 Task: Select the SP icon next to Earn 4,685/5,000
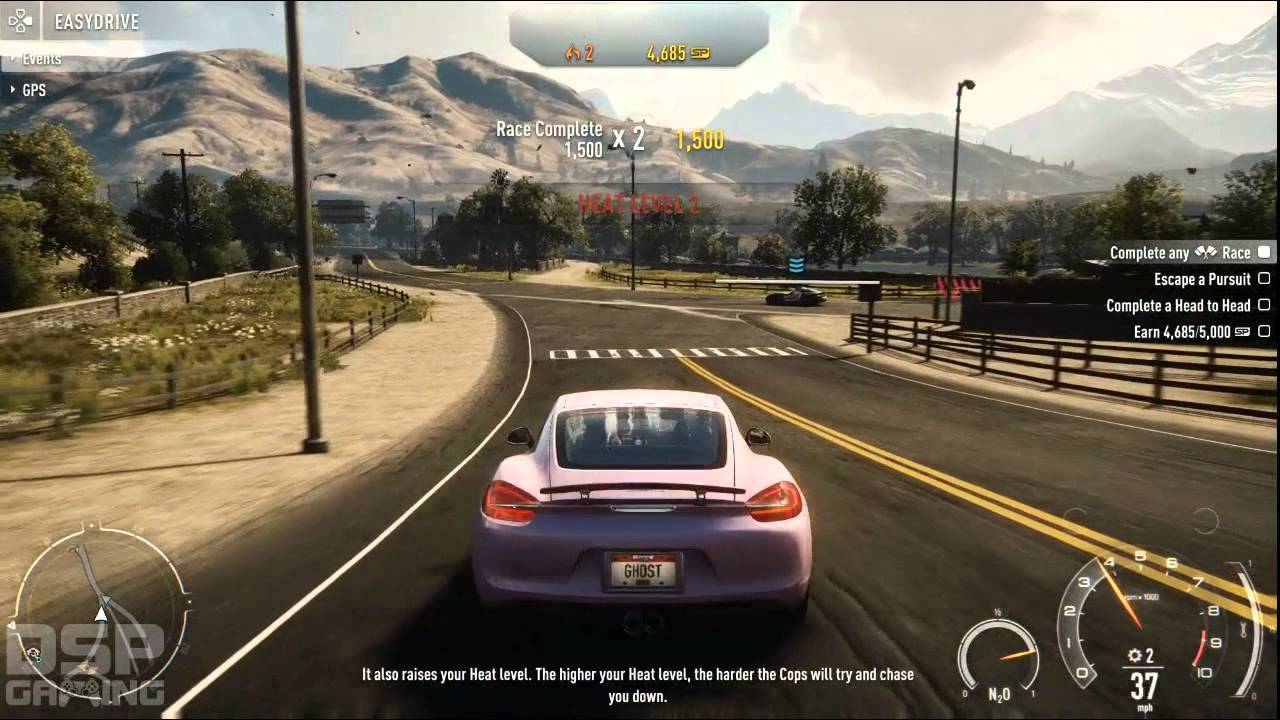tap(1243, 332)
